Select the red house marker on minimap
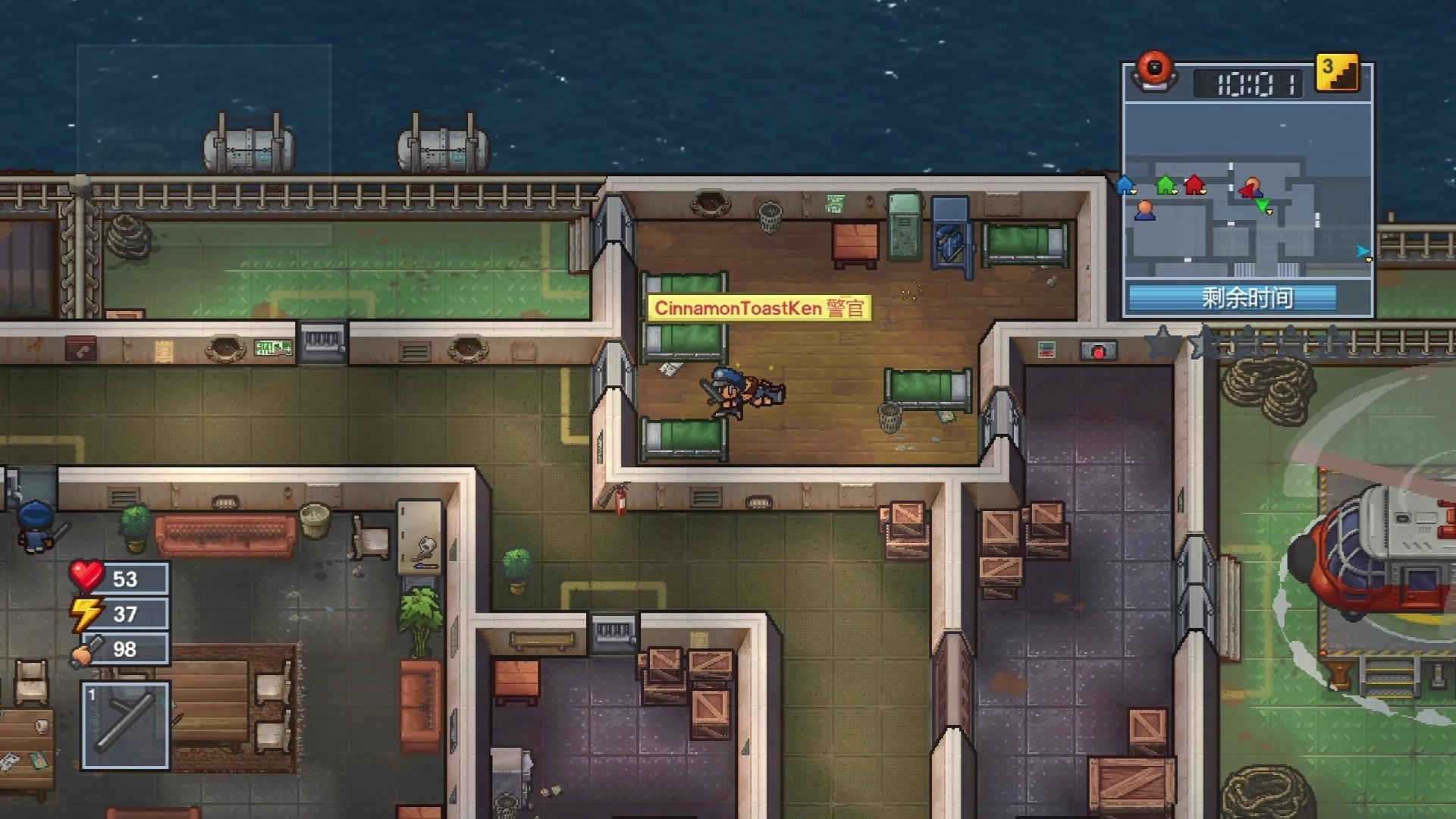 click(1195, 184)
